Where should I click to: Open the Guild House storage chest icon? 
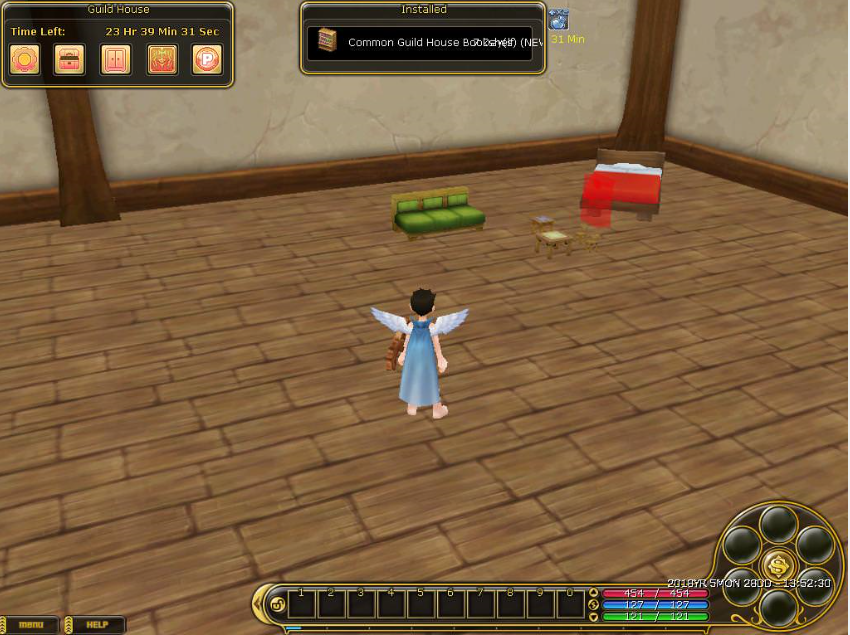(x=69, y=60)
